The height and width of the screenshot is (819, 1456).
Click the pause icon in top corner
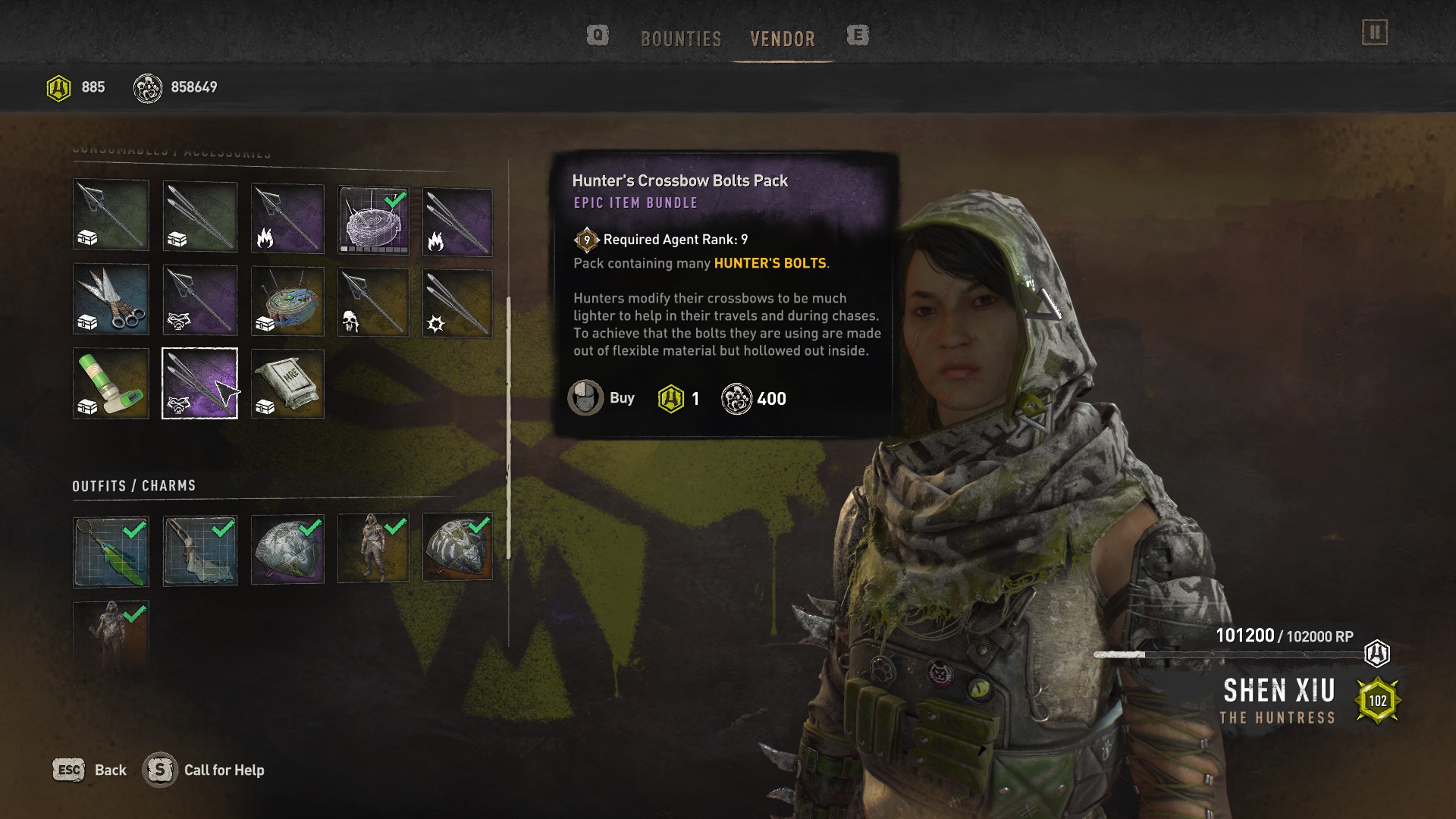click(1374, 33)
